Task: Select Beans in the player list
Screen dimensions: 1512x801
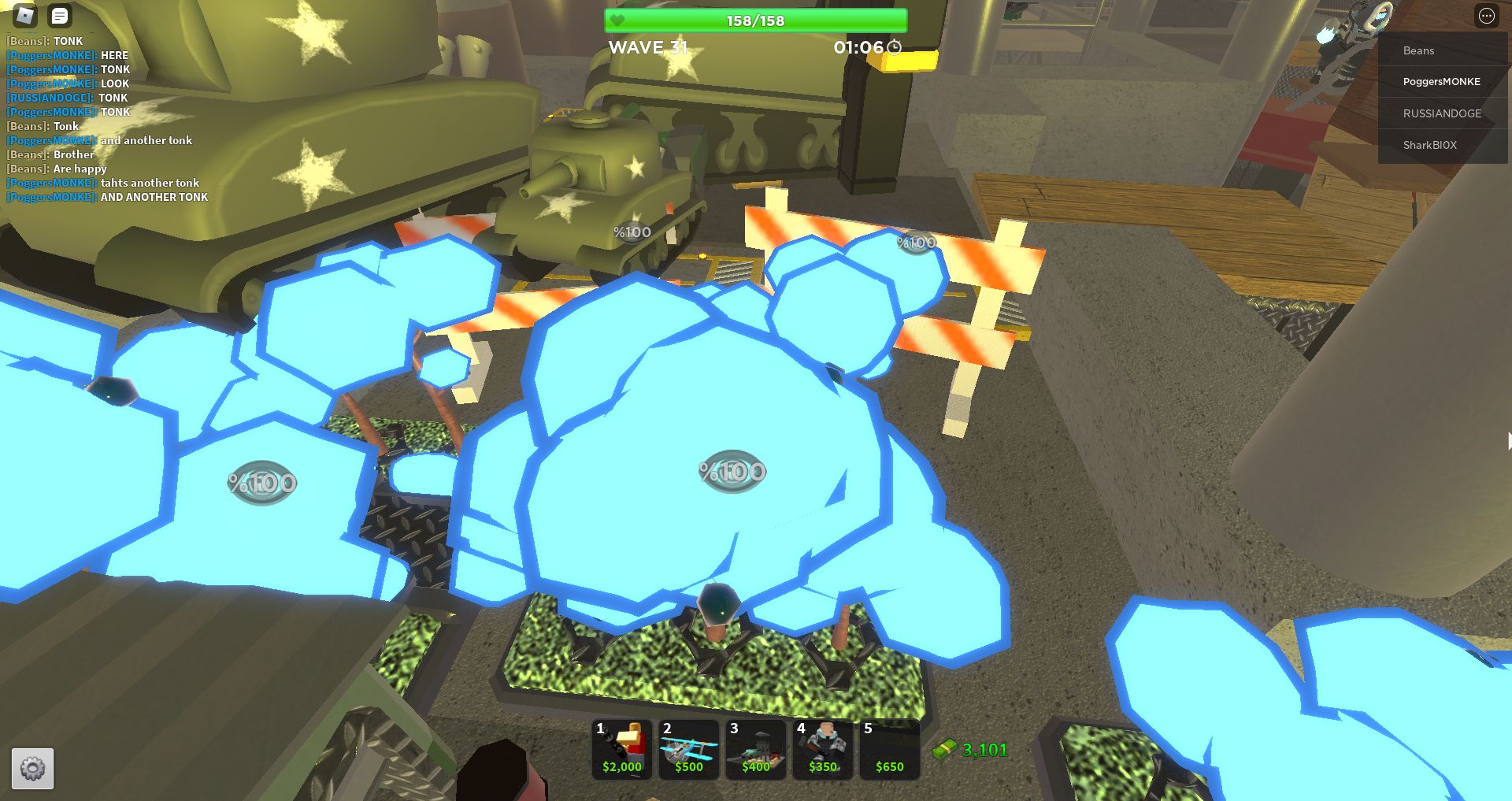Action: [1418, 50]
